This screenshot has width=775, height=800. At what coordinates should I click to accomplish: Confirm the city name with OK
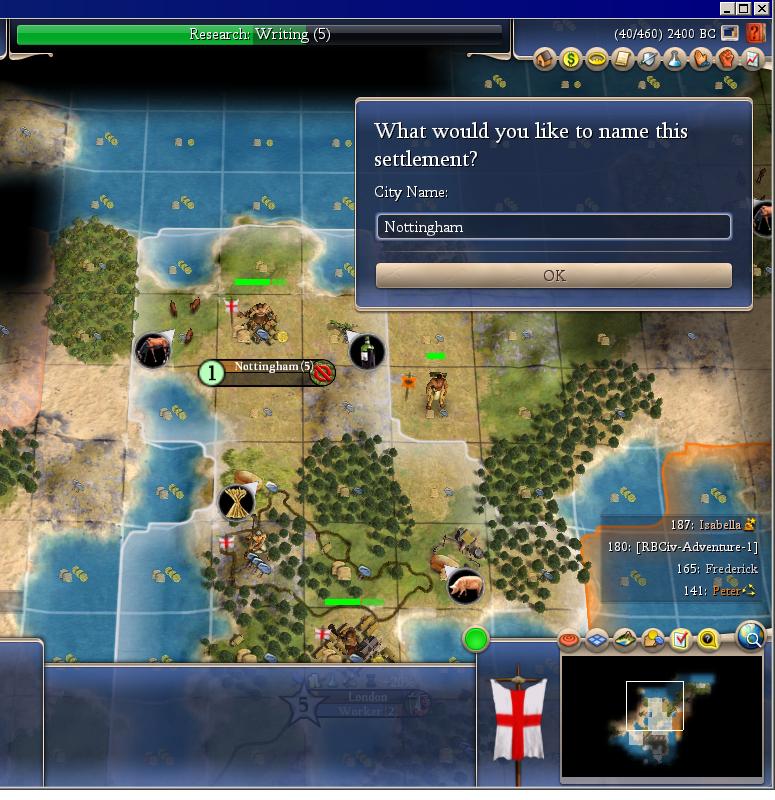(x=553, y=275)
